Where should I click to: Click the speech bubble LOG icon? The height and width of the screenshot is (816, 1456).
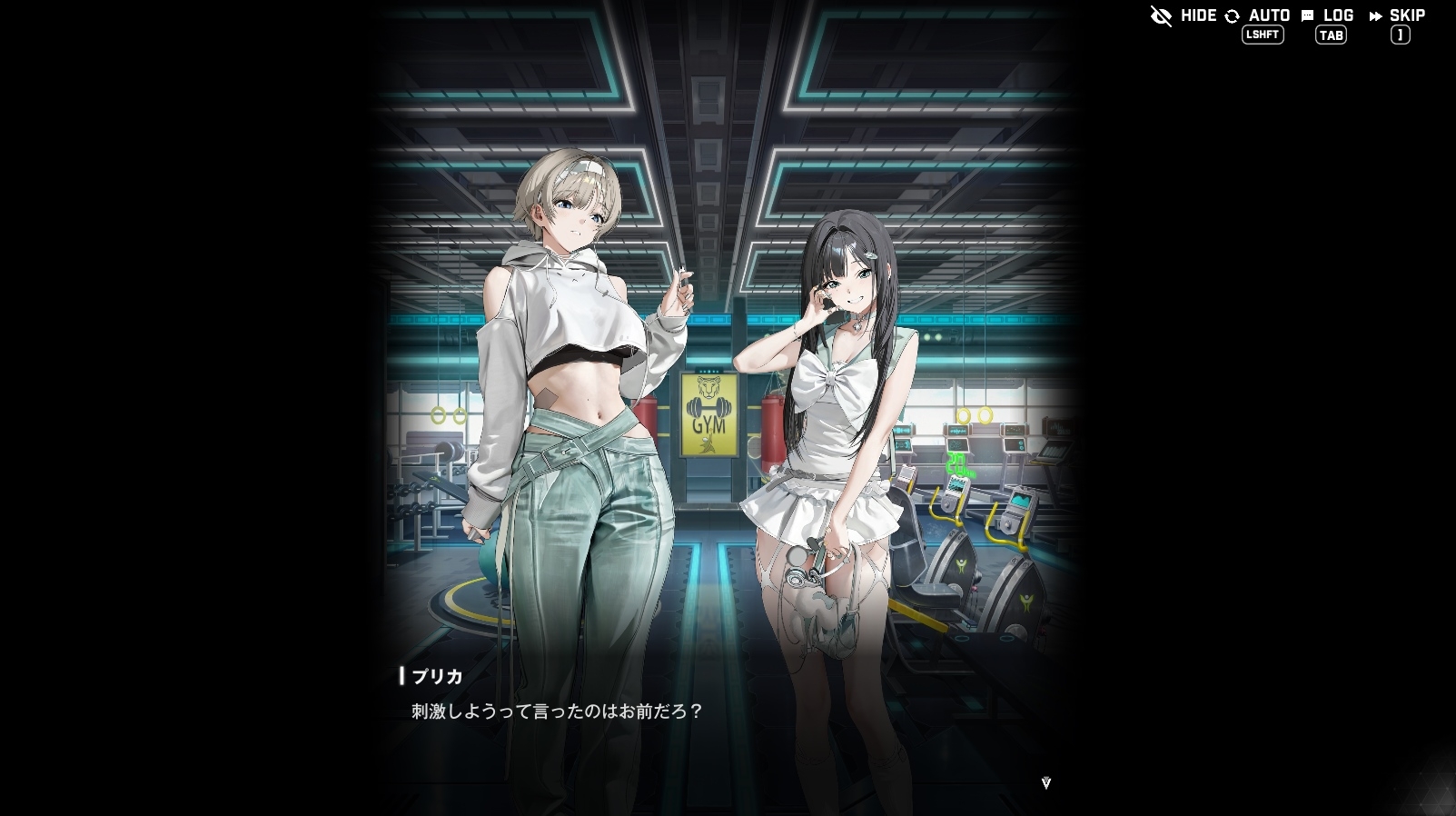click(x=1306, y=15)
